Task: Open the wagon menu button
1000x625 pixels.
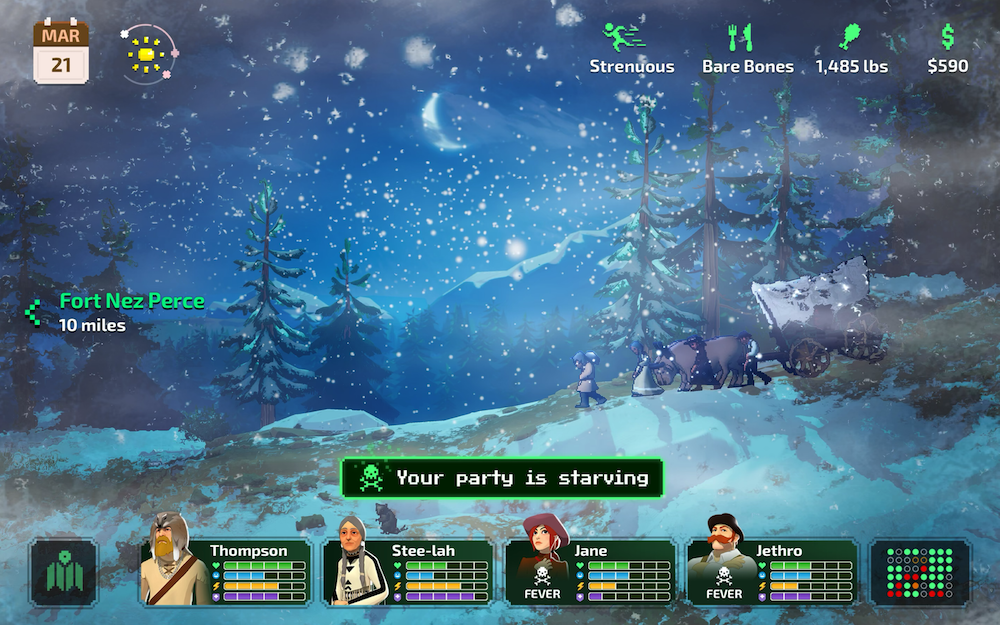Action: tap(63, 573)
